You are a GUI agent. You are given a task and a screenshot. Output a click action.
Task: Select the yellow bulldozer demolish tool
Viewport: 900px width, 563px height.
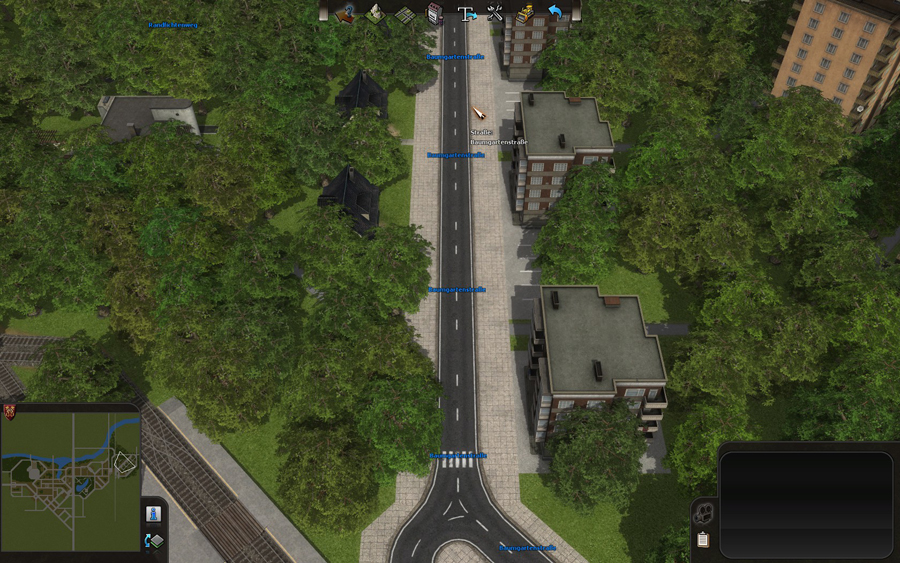[x=525, y=14]
